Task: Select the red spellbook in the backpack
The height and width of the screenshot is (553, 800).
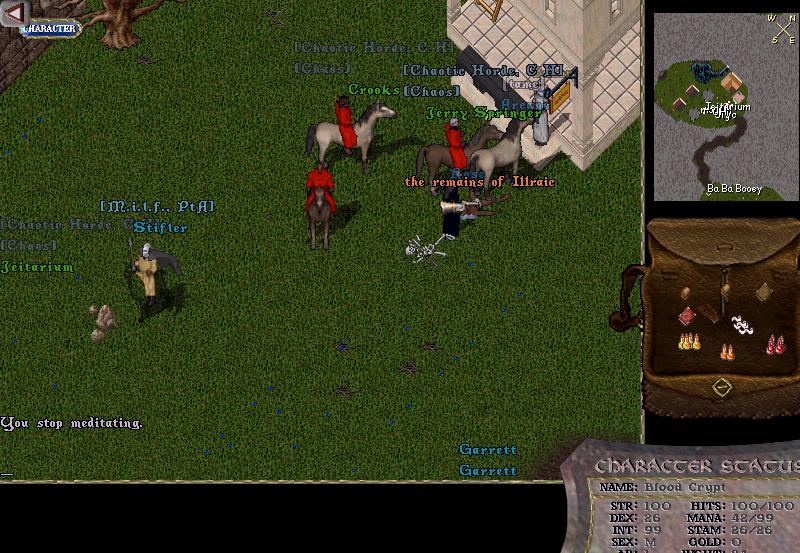Action: (x=687, y=316)
